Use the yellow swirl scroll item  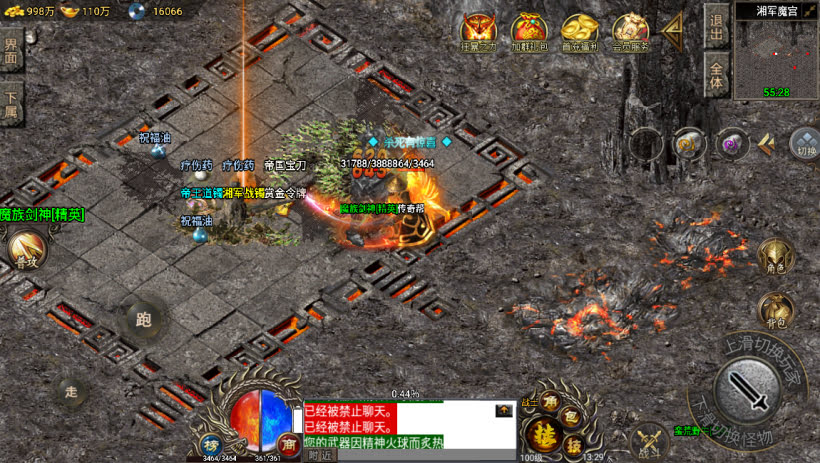688,143
